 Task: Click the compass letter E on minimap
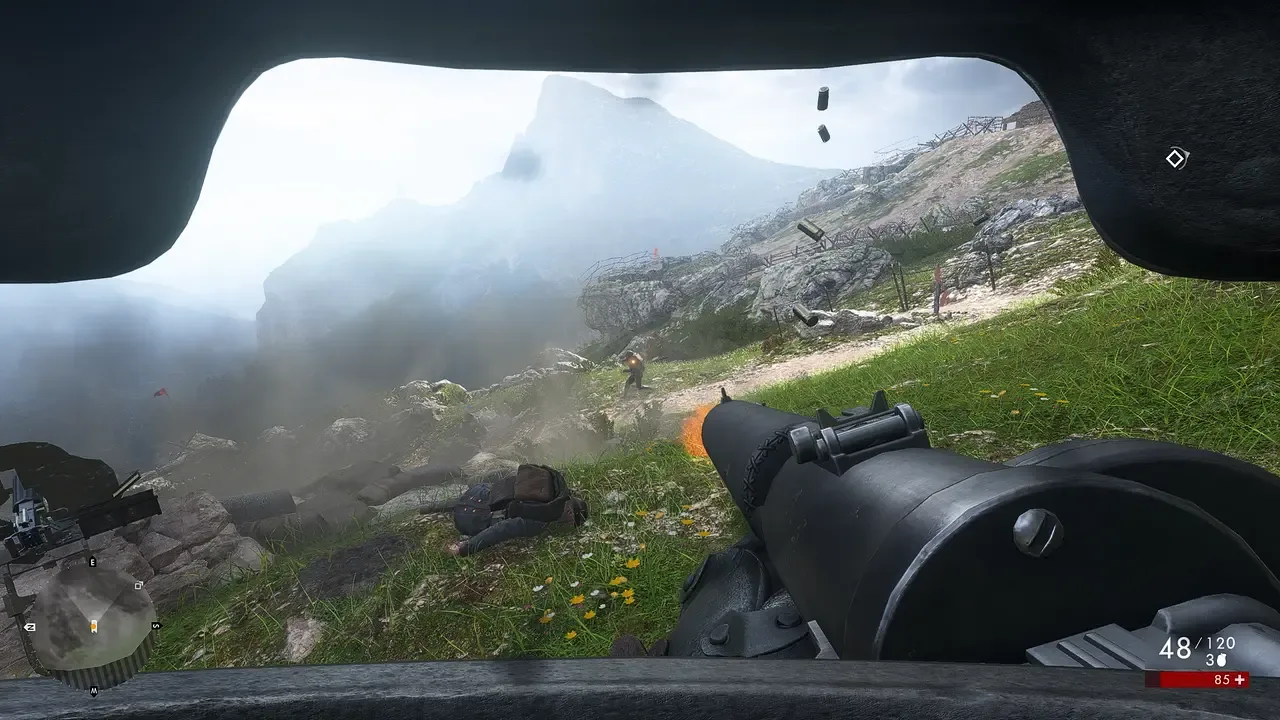click(x=92, y=562)
